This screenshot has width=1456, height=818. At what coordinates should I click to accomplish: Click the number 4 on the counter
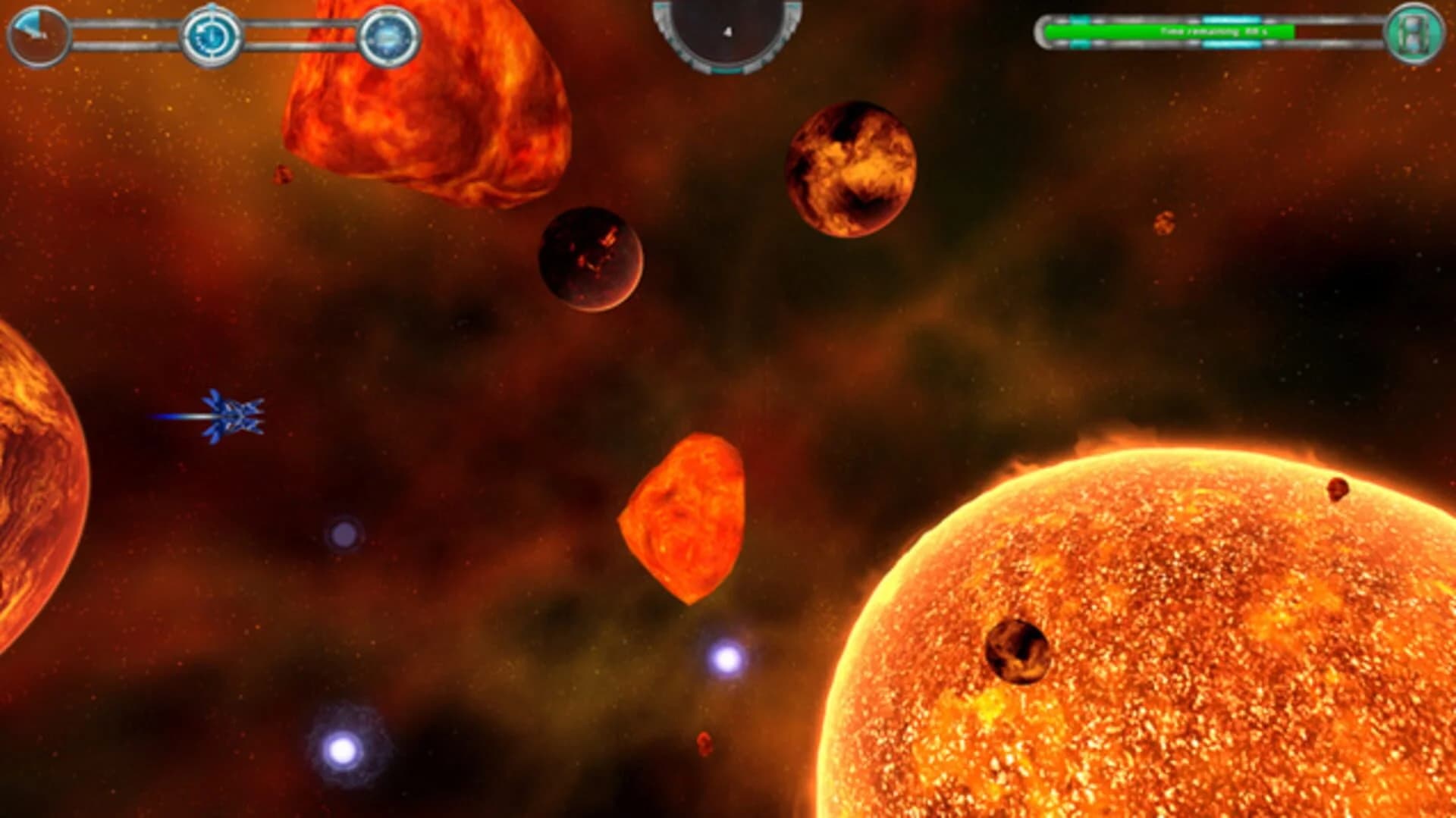[726, 28]
